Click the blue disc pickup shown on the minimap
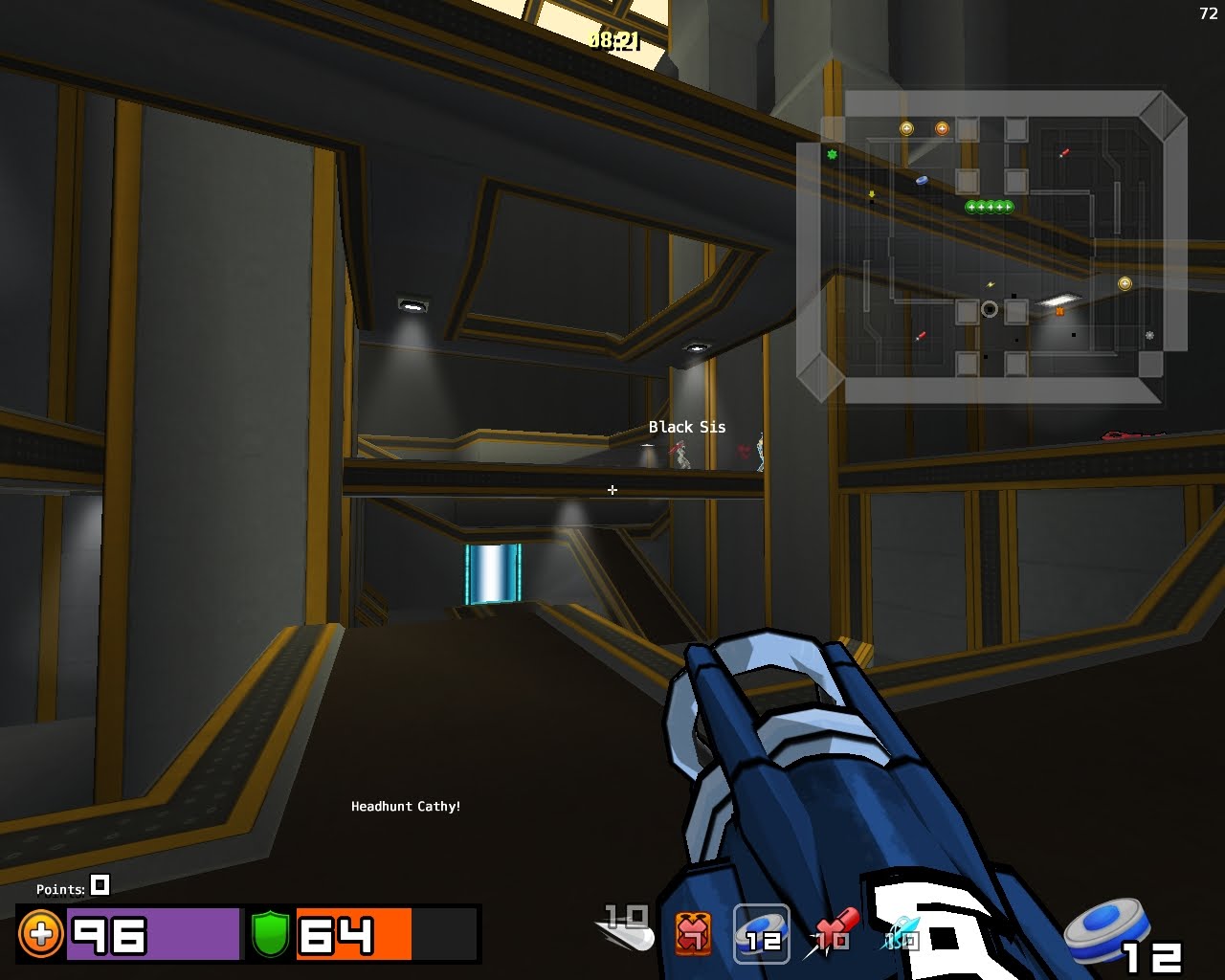This screenshot has width=1225, height=980. (x=922, y=180)
